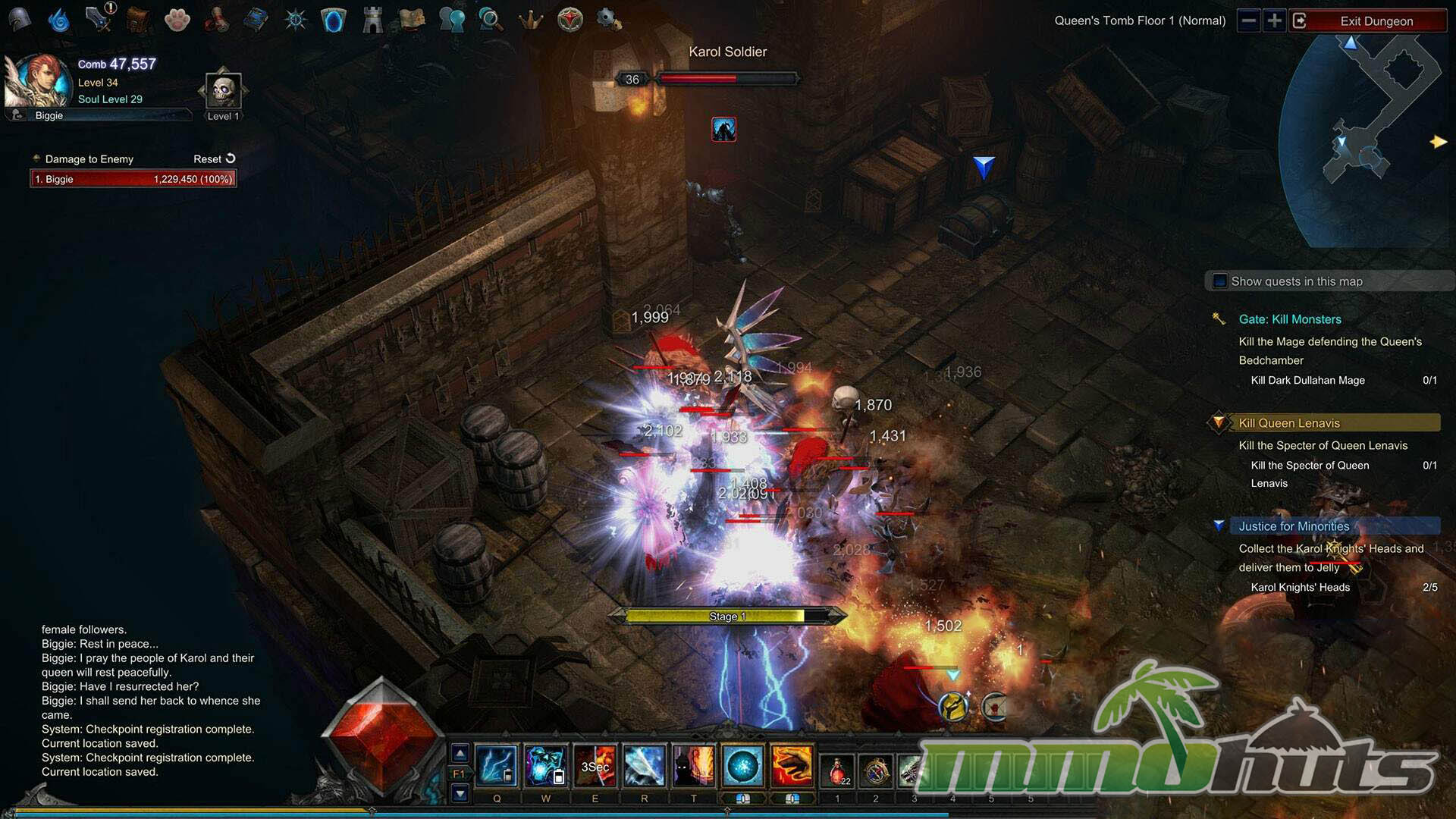
Task: Toggle Show quests in this map checkbox
Action: pos(1220,281)
